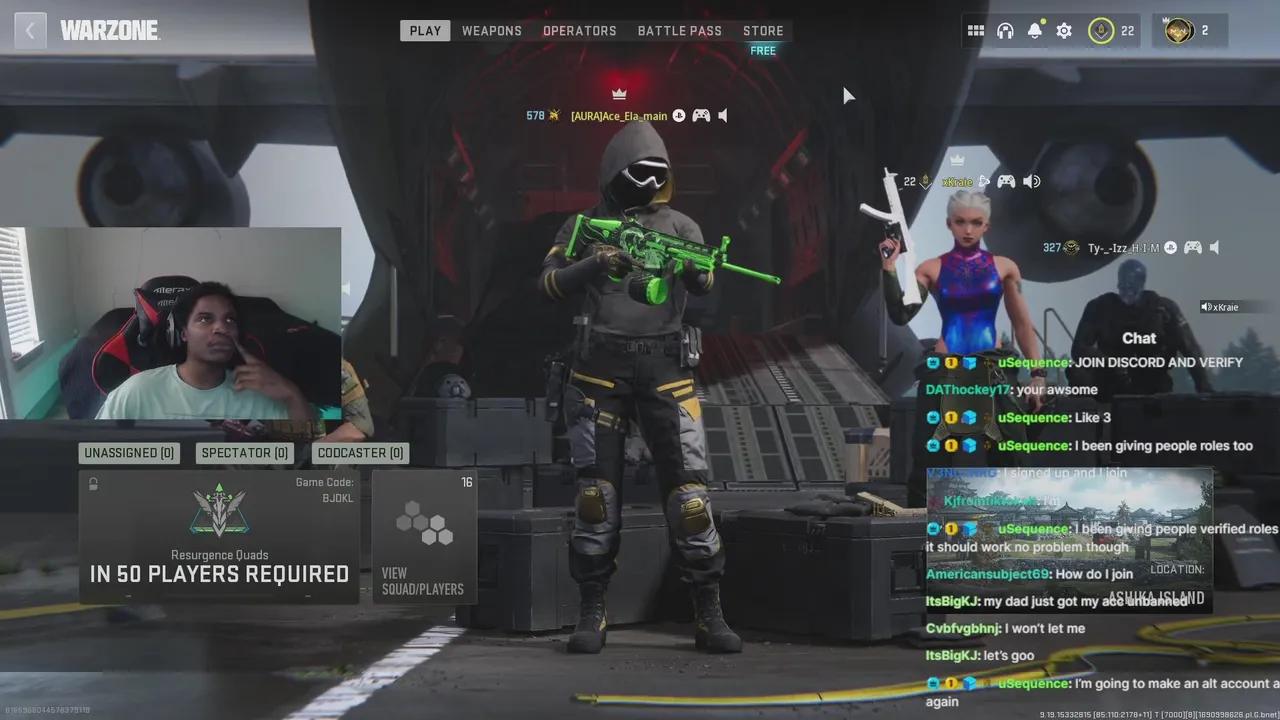This screenshot has height=720, width=1280.
Task: Expand the CODCASTER (0) roster section
Action: [x=360, y=452]
